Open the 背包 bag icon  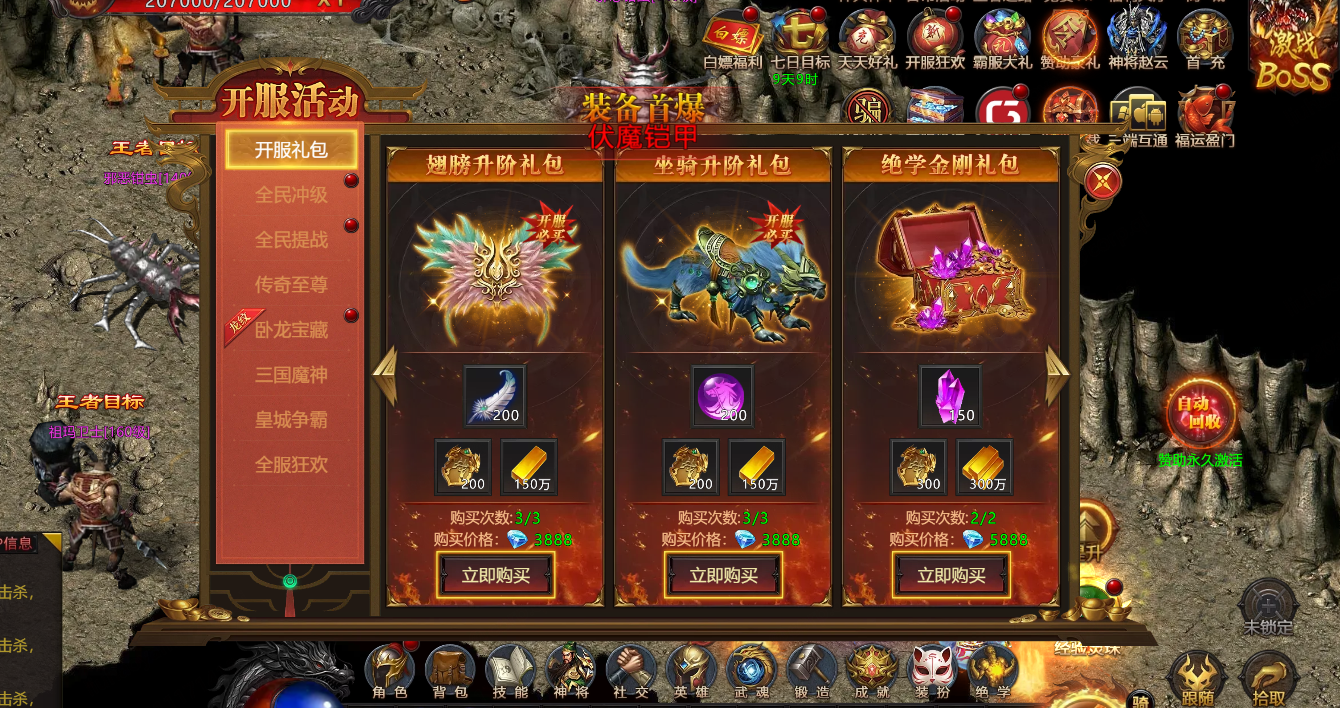[x=449, y=673]
